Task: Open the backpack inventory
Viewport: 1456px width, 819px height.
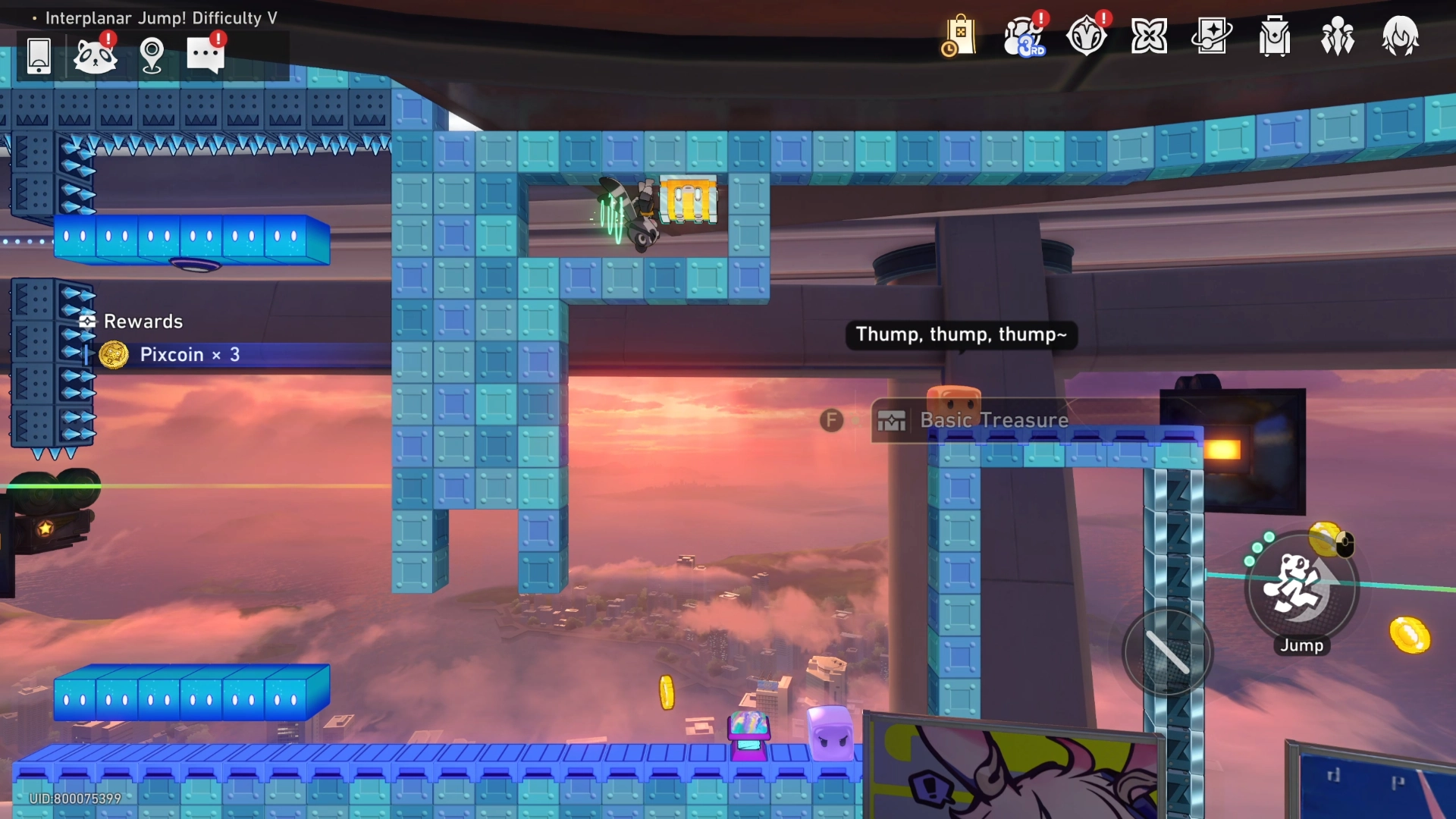Action: (x=1275, y=36)
